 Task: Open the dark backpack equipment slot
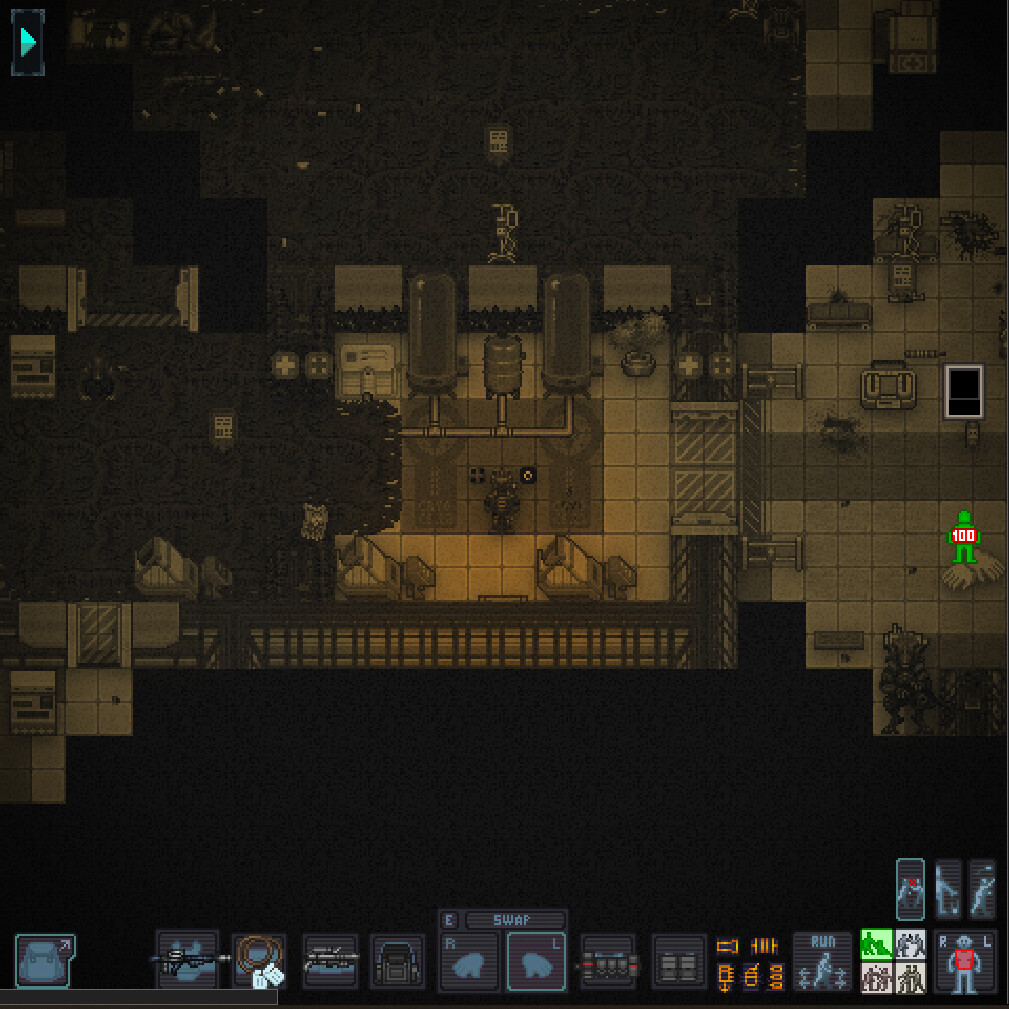[x=398, y=962]
